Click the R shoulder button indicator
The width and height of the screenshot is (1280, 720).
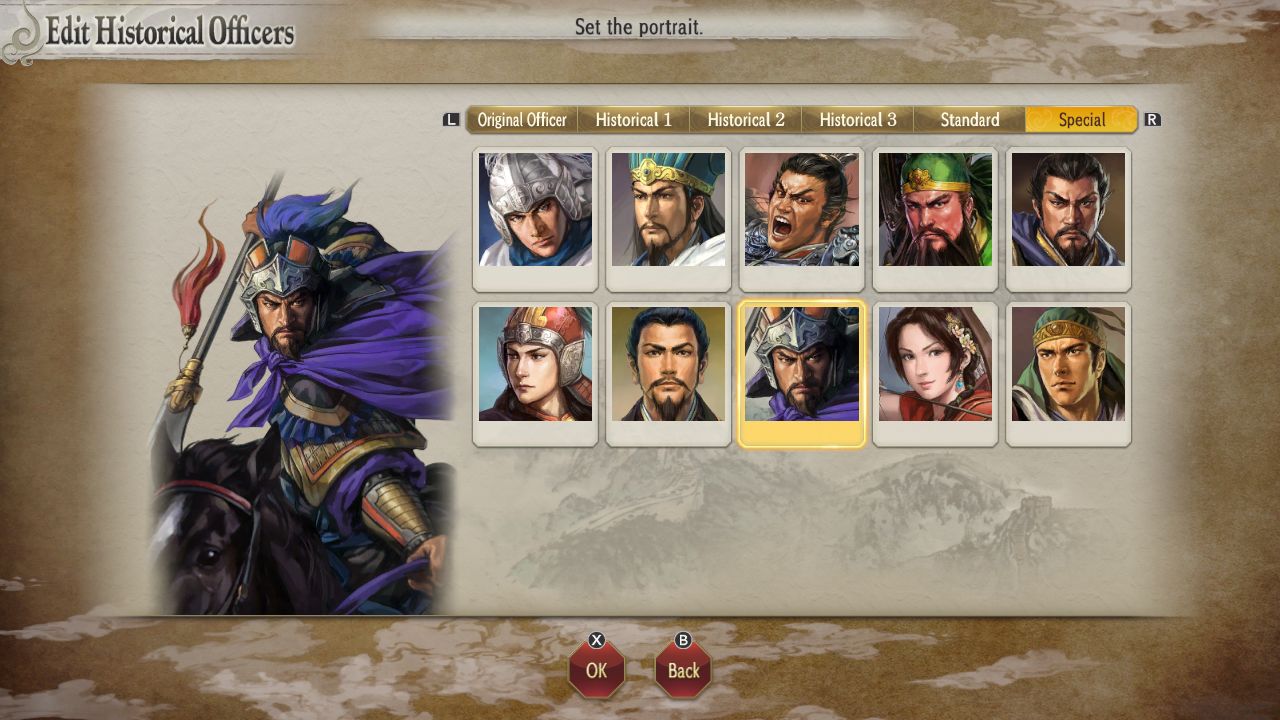[1152, 118]
